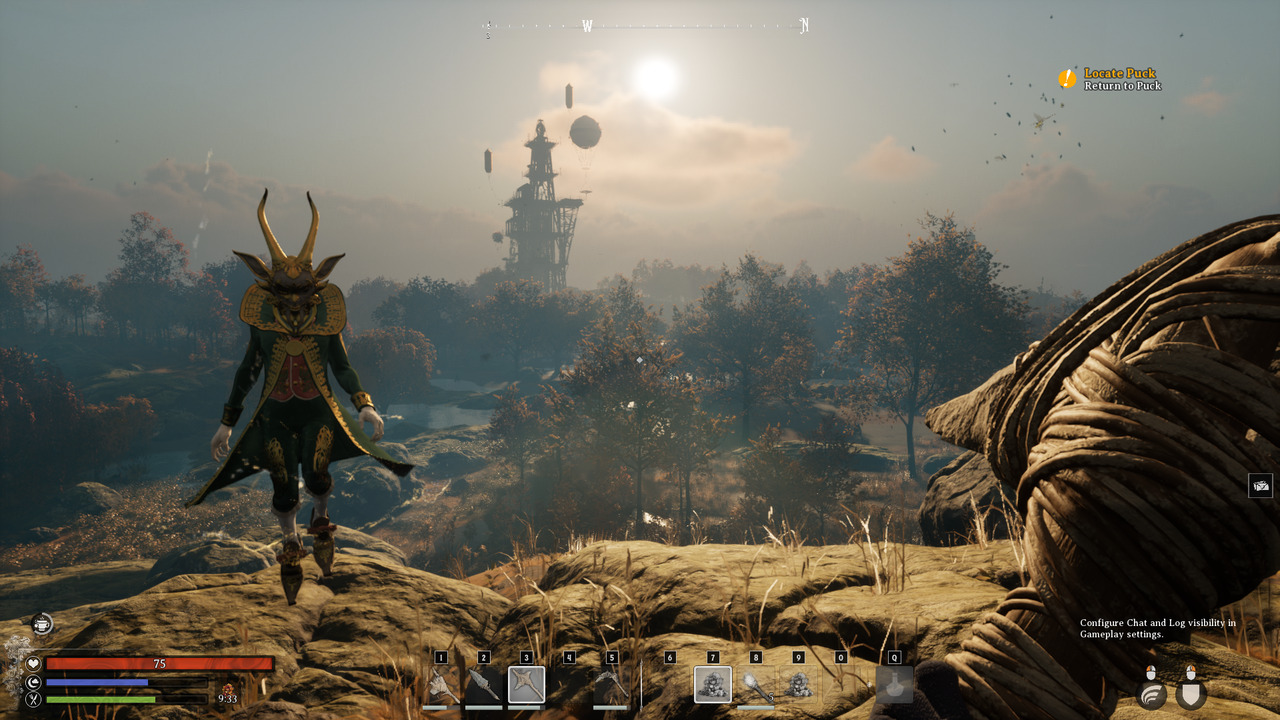
Task: Choose the stone pile in hotbar slot 9
Action: [x=798, y=685]
